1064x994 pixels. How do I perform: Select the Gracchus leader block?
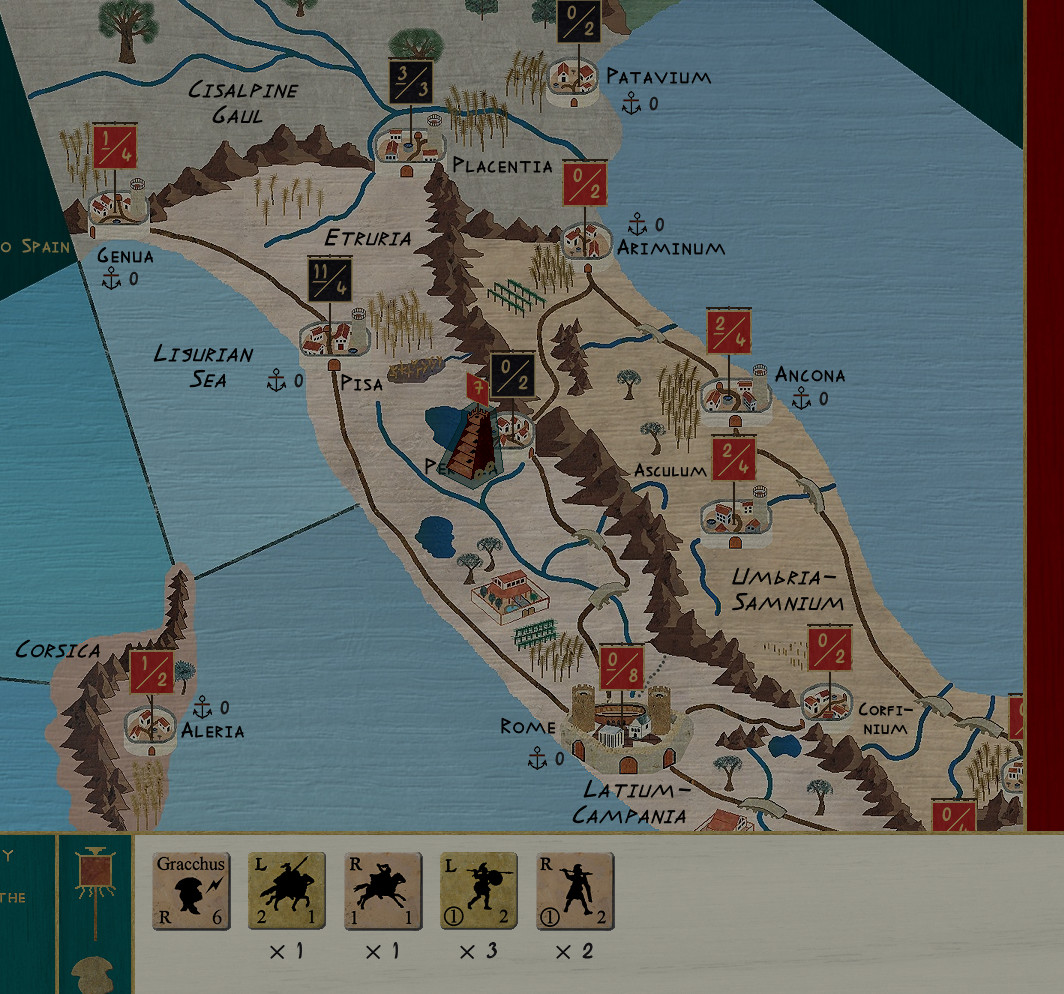(x=191, y=891)
